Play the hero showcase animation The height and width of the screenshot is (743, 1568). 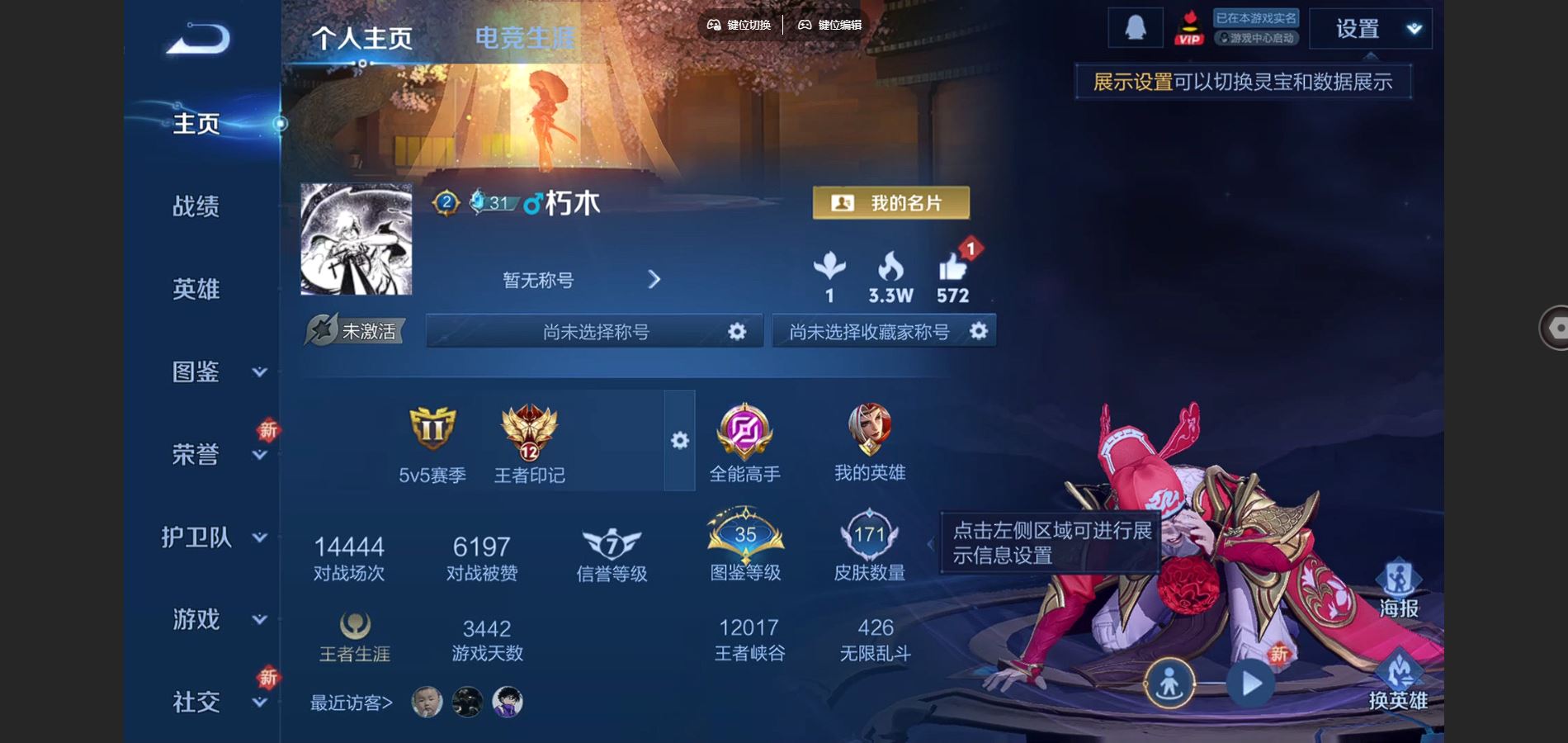point(1251,684)
